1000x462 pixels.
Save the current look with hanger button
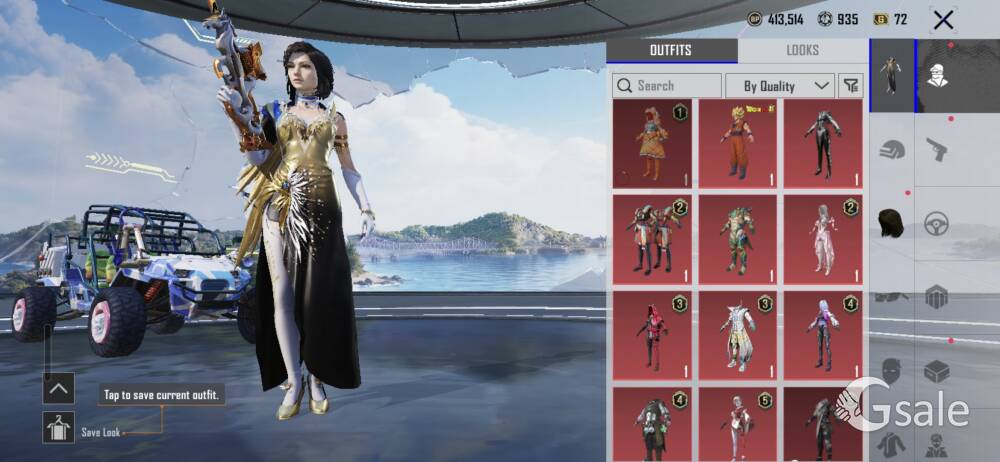[x=58, y=427]
